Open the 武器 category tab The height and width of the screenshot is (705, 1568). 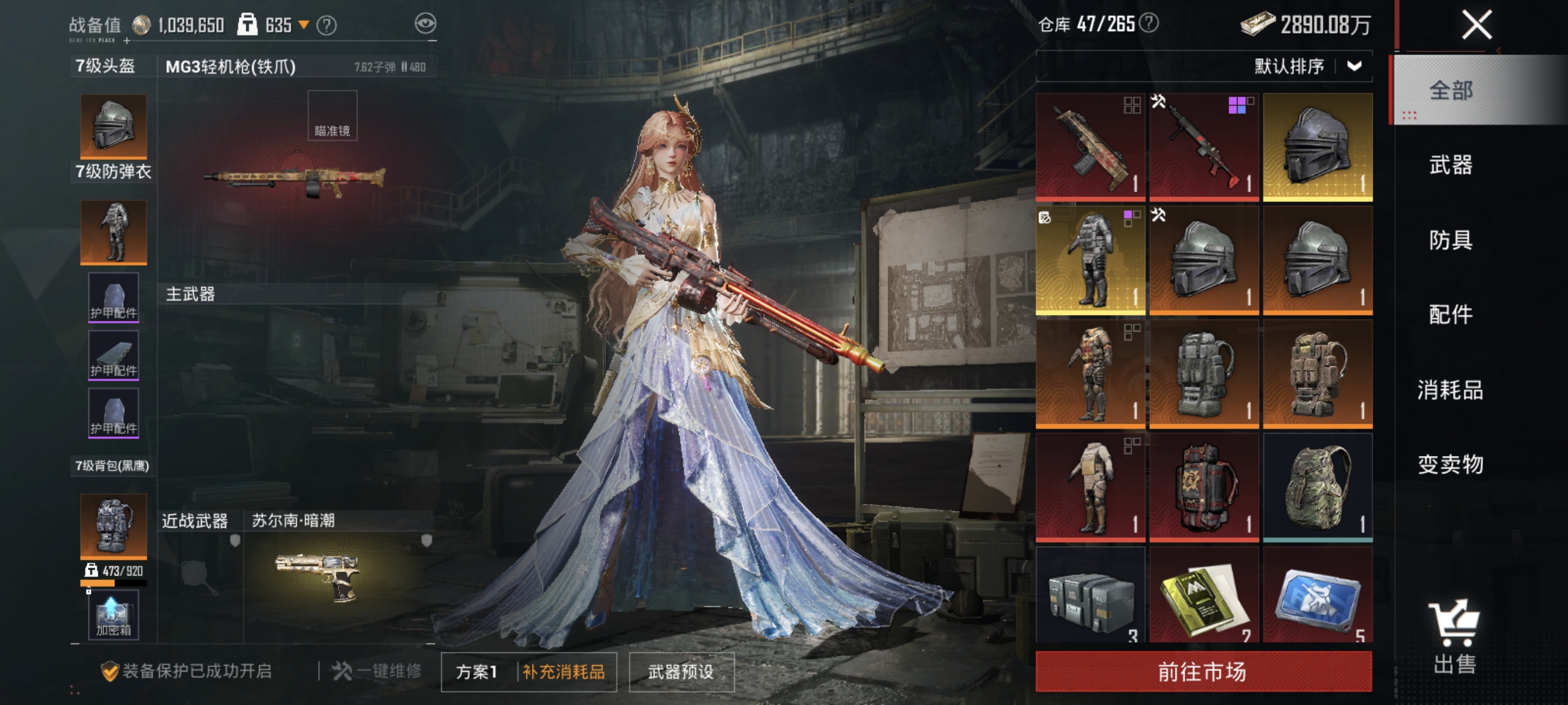(1451, 165)
